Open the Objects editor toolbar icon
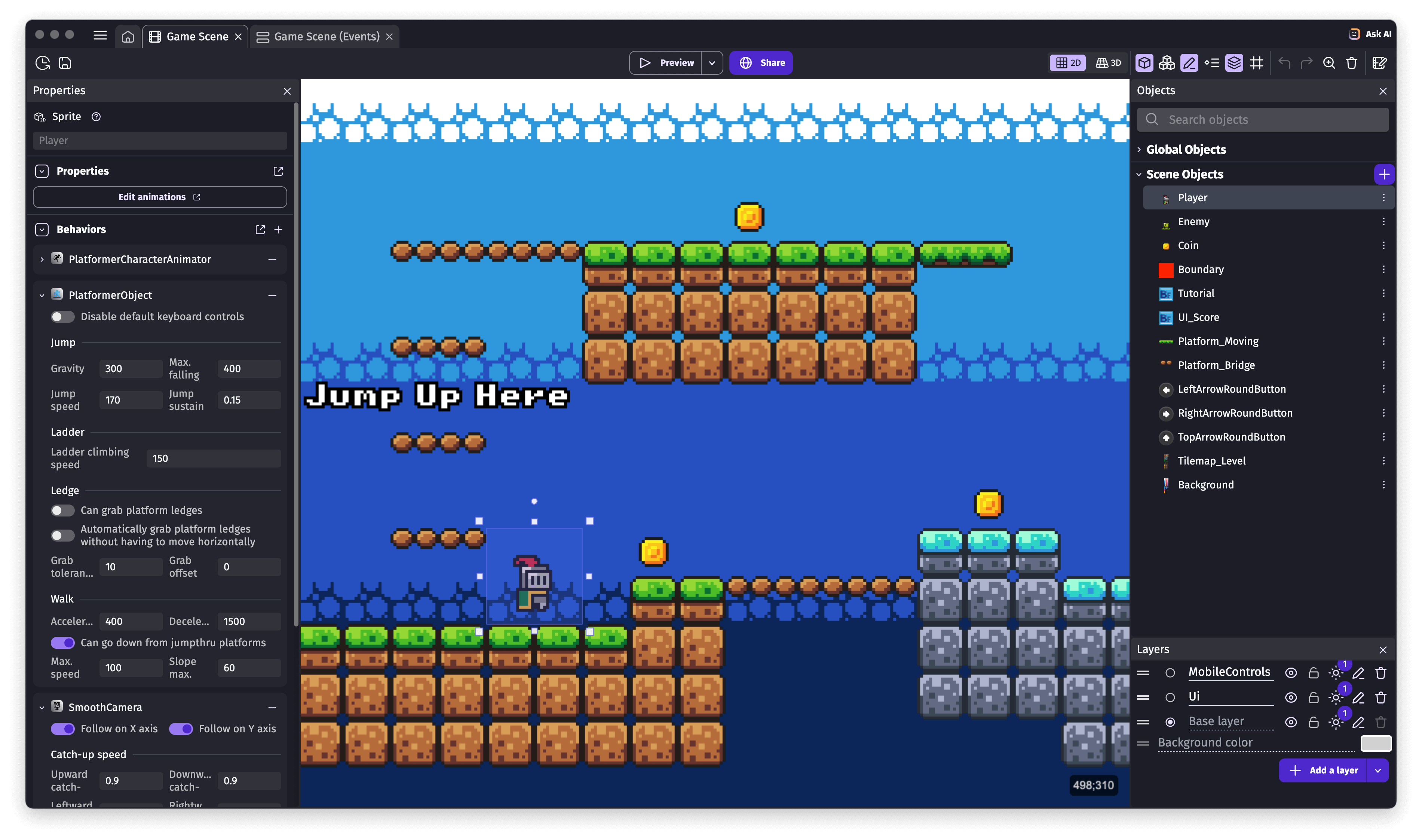1422x840 pixels. tap(1143, 63)
